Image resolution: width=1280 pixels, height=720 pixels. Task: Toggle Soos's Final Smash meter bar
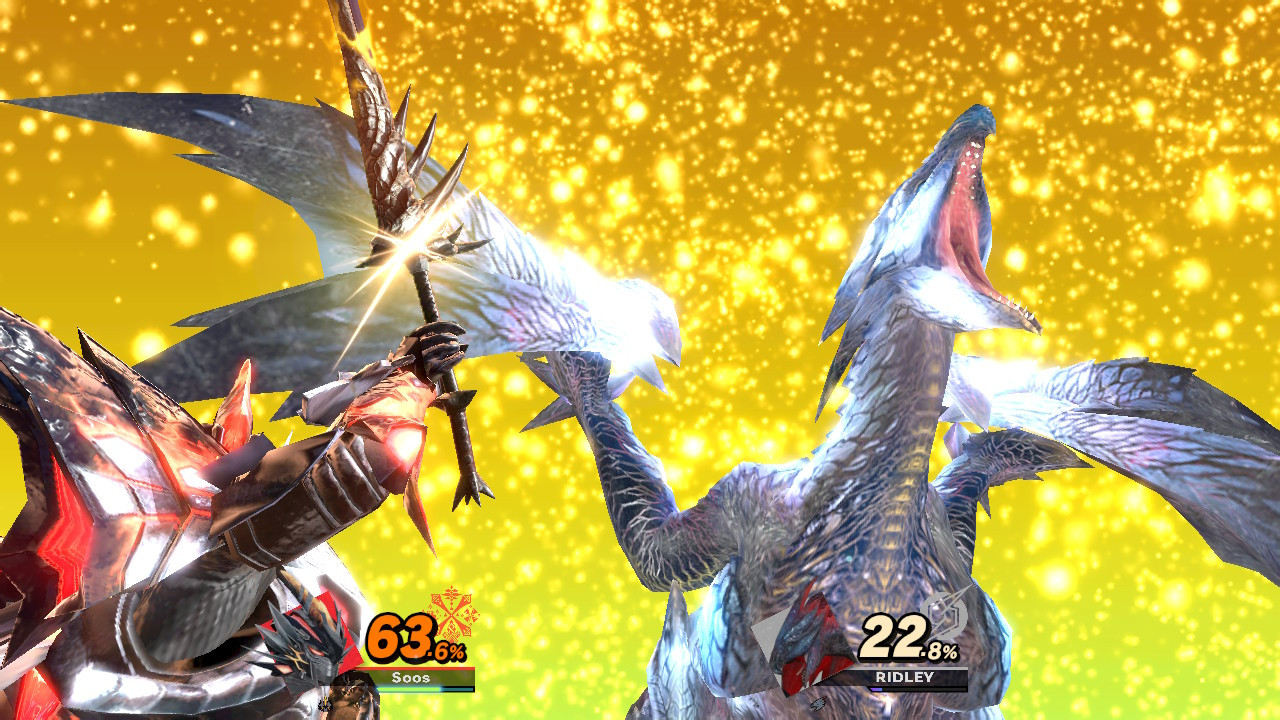click(425, 688)
